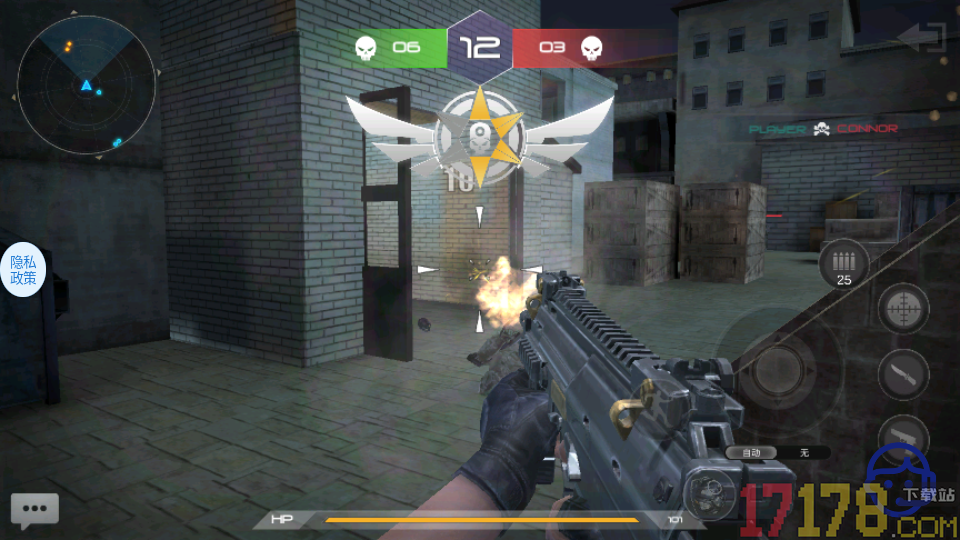
Task: Switch to the knife weapon
Action: pyautogui.click(x=903, y=374)
